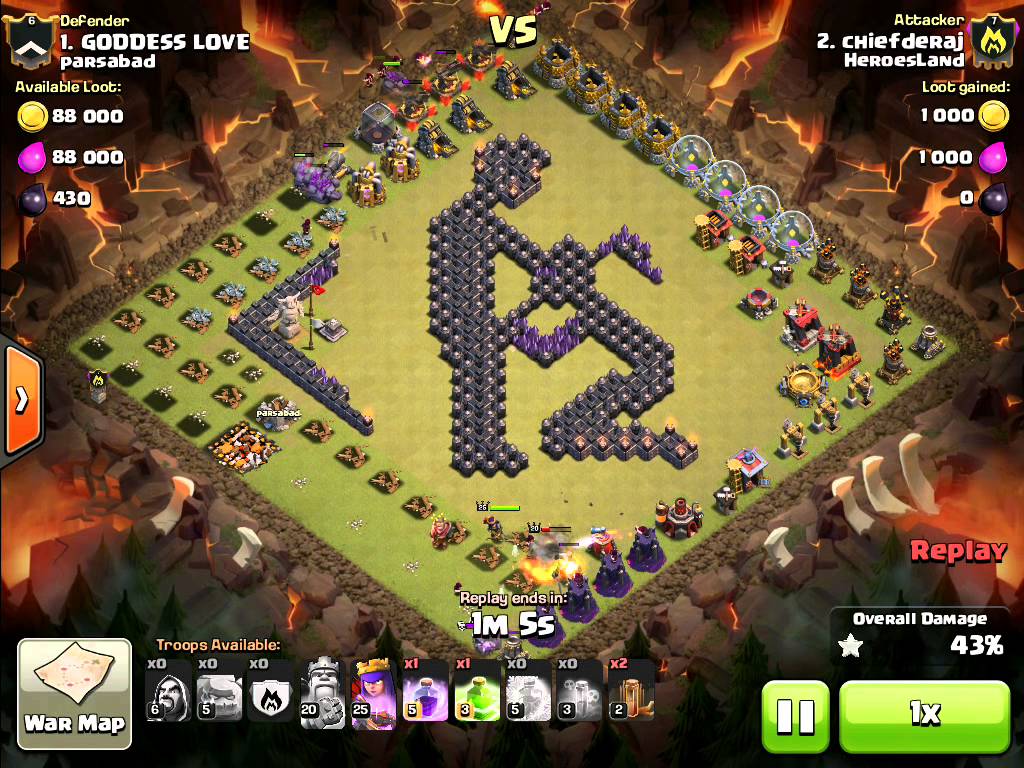Viewport: 1024px width, 768px height.
Task: Pick the green Jump spell
Action: tap(477, 690)
